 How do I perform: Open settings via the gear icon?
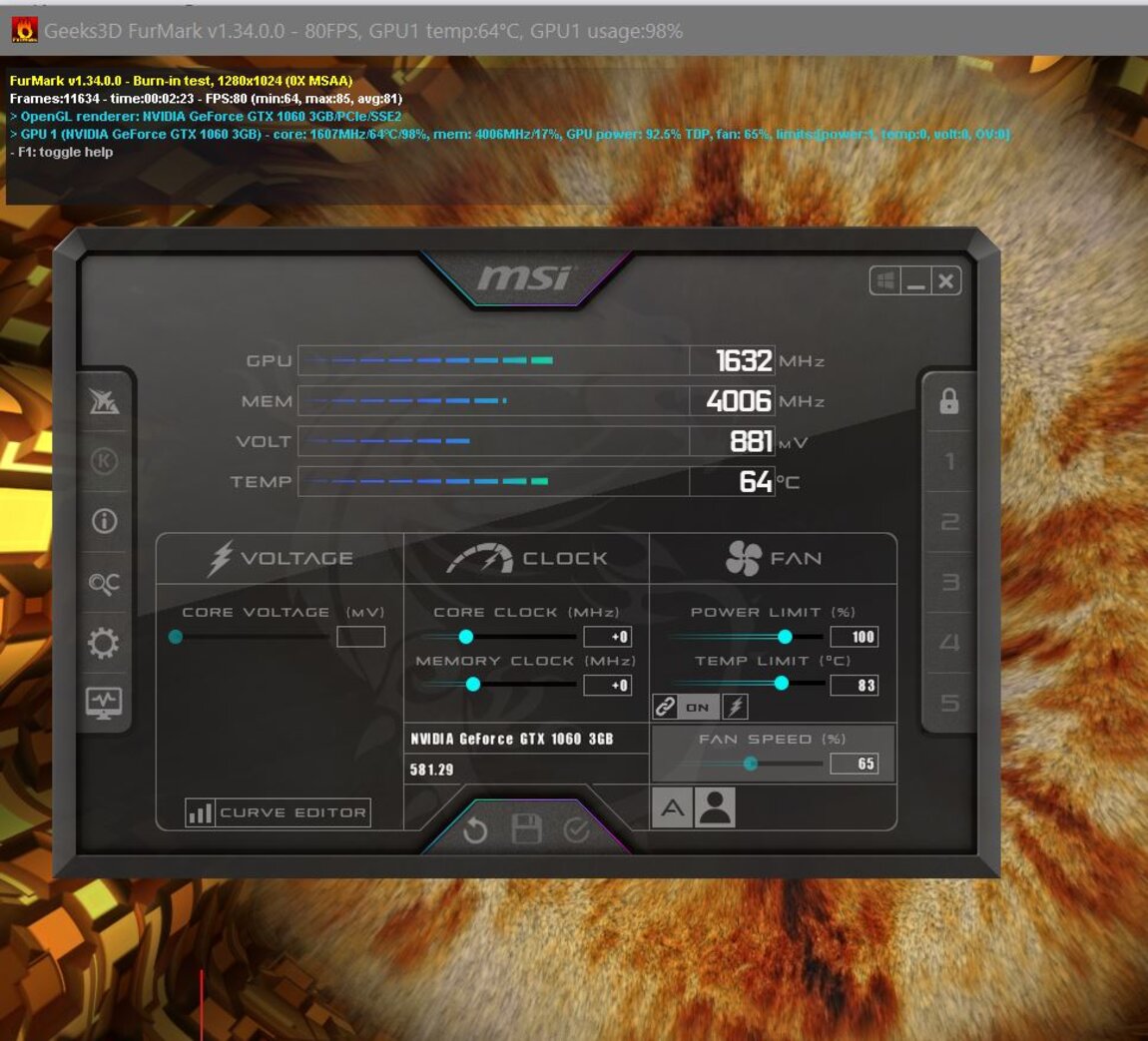(104, 643)
